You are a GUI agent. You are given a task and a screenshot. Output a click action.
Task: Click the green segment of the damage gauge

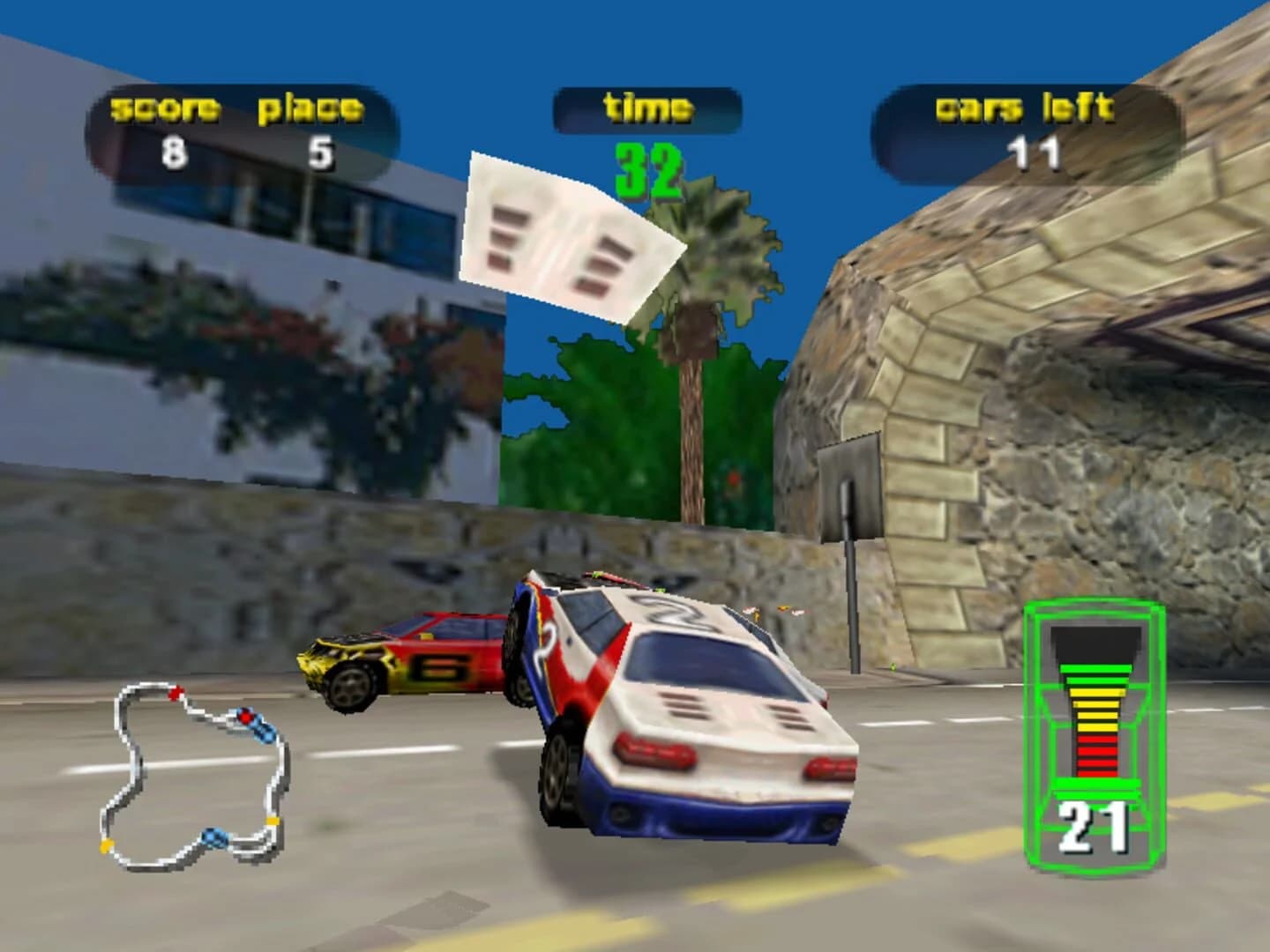tap(1096, 674)
